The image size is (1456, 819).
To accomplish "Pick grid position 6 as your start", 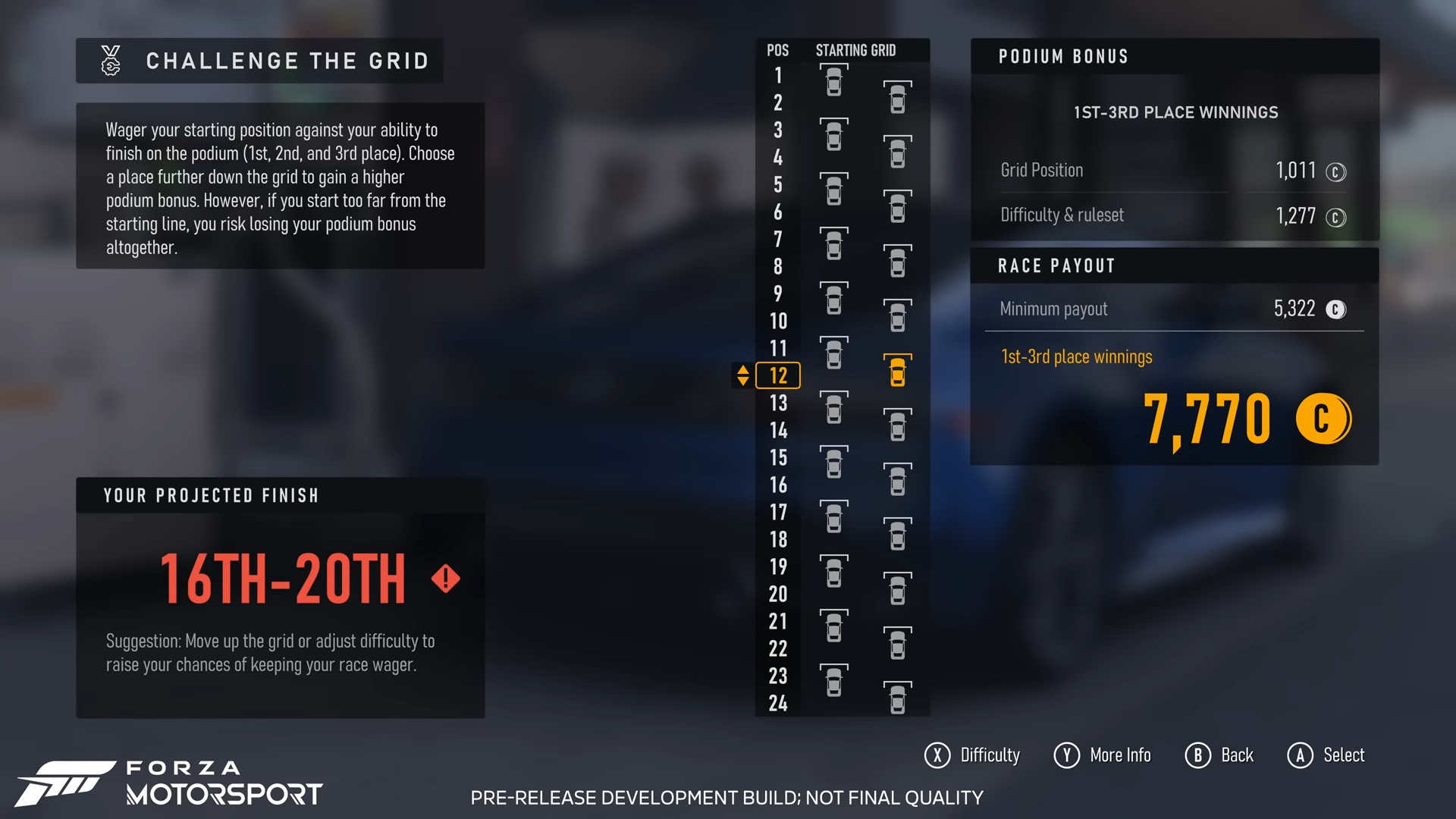I will [x=778, y=212].
